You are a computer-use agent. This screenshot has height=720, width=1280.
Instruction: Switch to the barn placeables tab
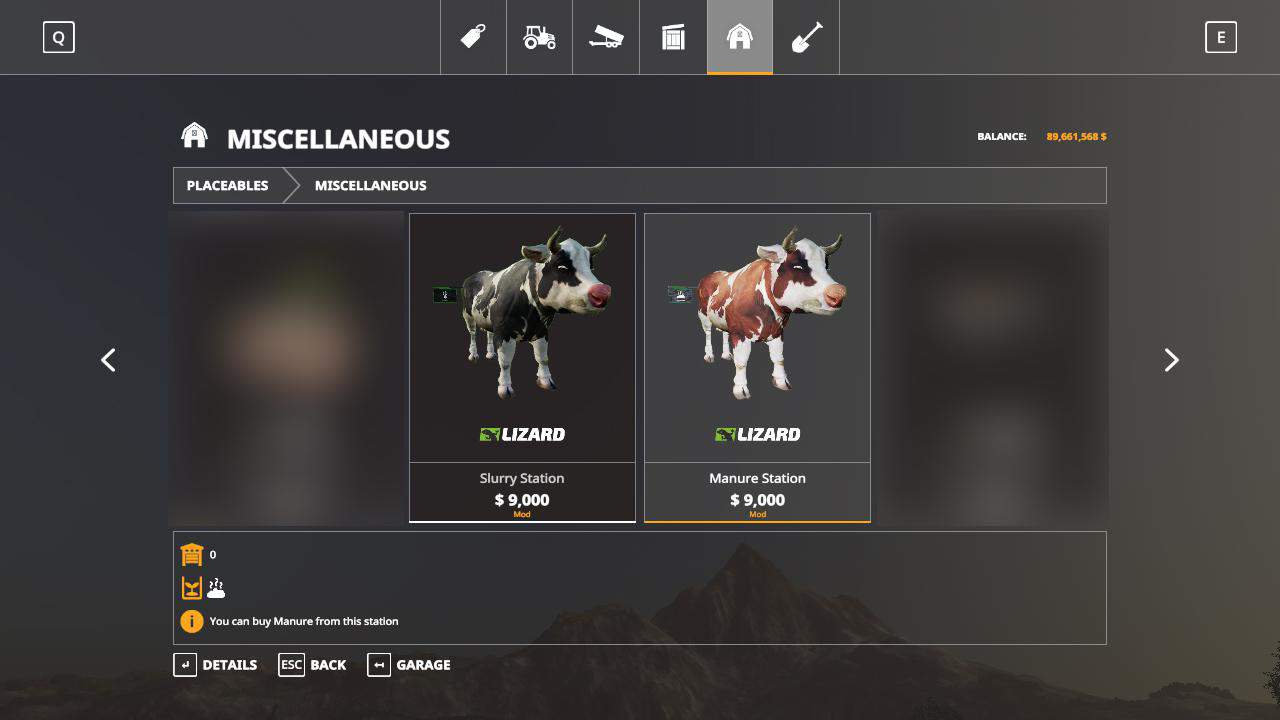coord(739,37)
